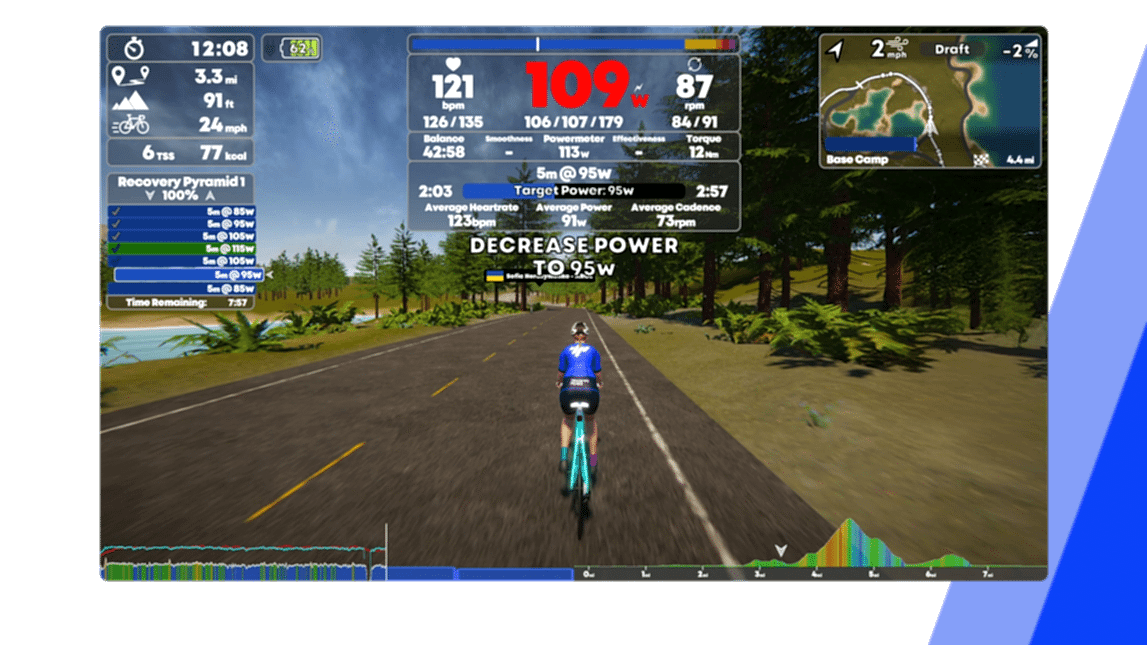The image size is (1147, 645).
Task: Click the Draft indicator on the minimap
Action: (x=952, y=49)
